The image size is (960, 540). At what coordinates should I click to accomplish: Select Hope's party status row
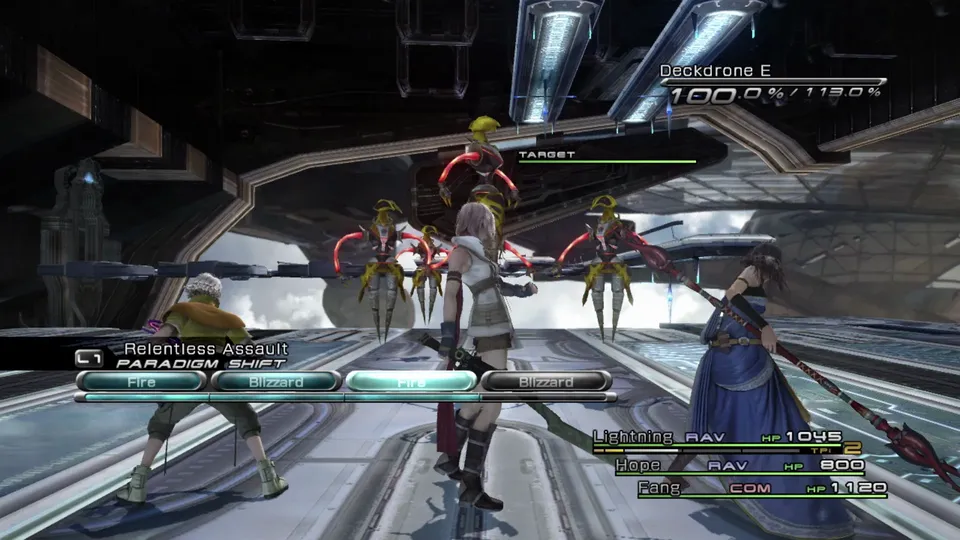(739, 465)
